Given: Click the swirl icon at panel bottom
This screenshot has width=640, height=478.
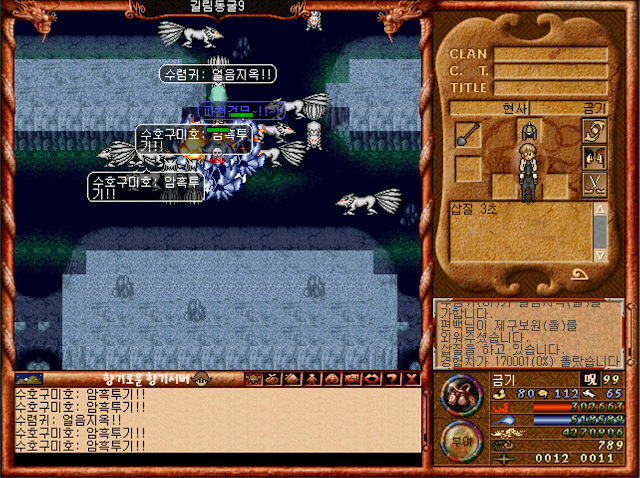Looking at the screenshot, I should click(x=579, y=275).
